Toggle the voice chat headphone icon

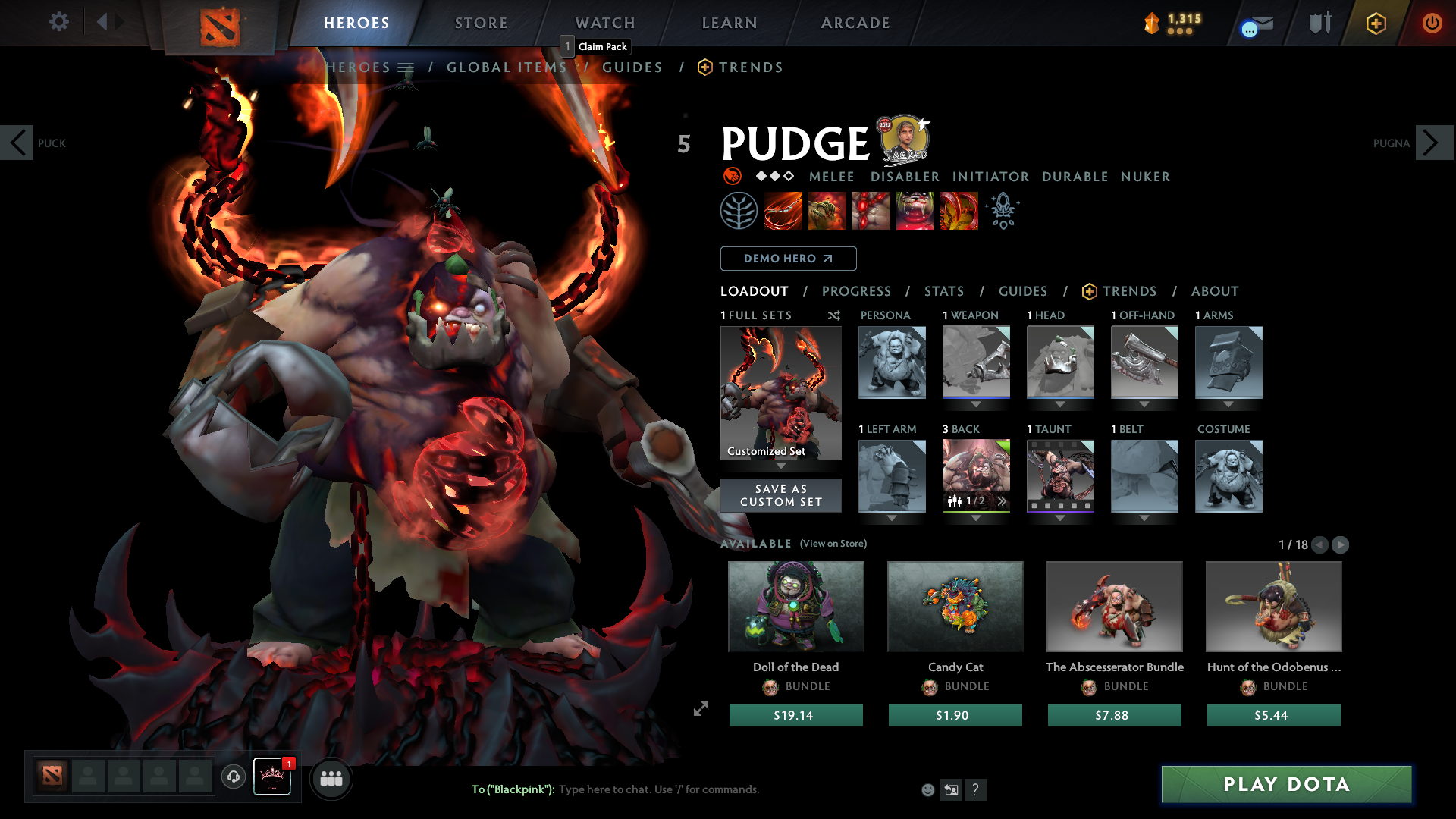pos(234,778)
